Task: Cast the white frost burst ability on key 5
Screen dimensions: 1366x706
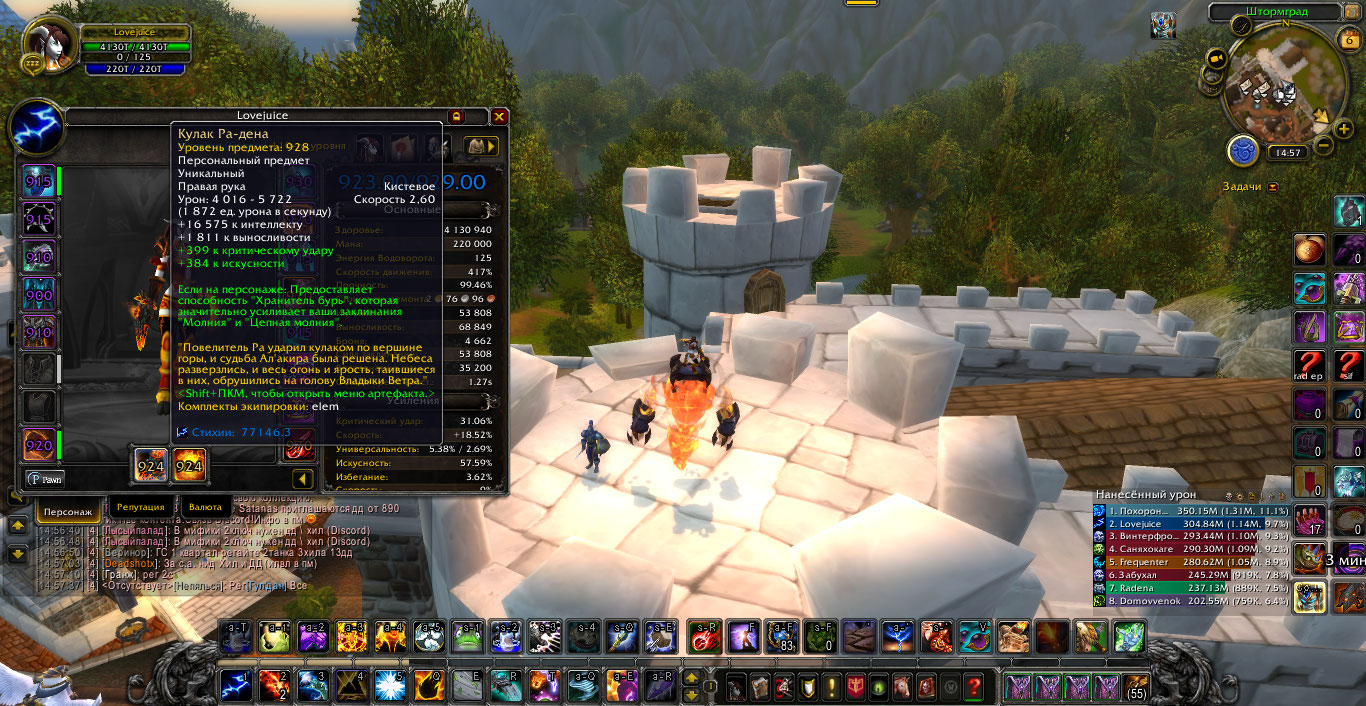Action: click(388, 685)
